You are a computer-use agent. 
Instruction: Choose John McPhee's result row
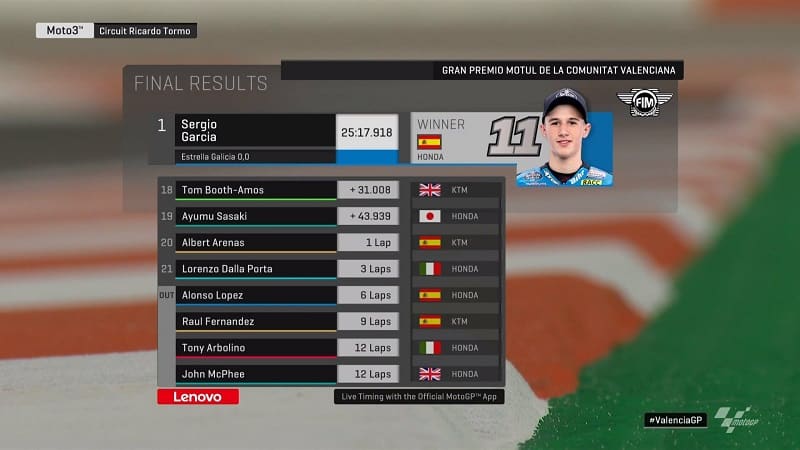(256, 374)
